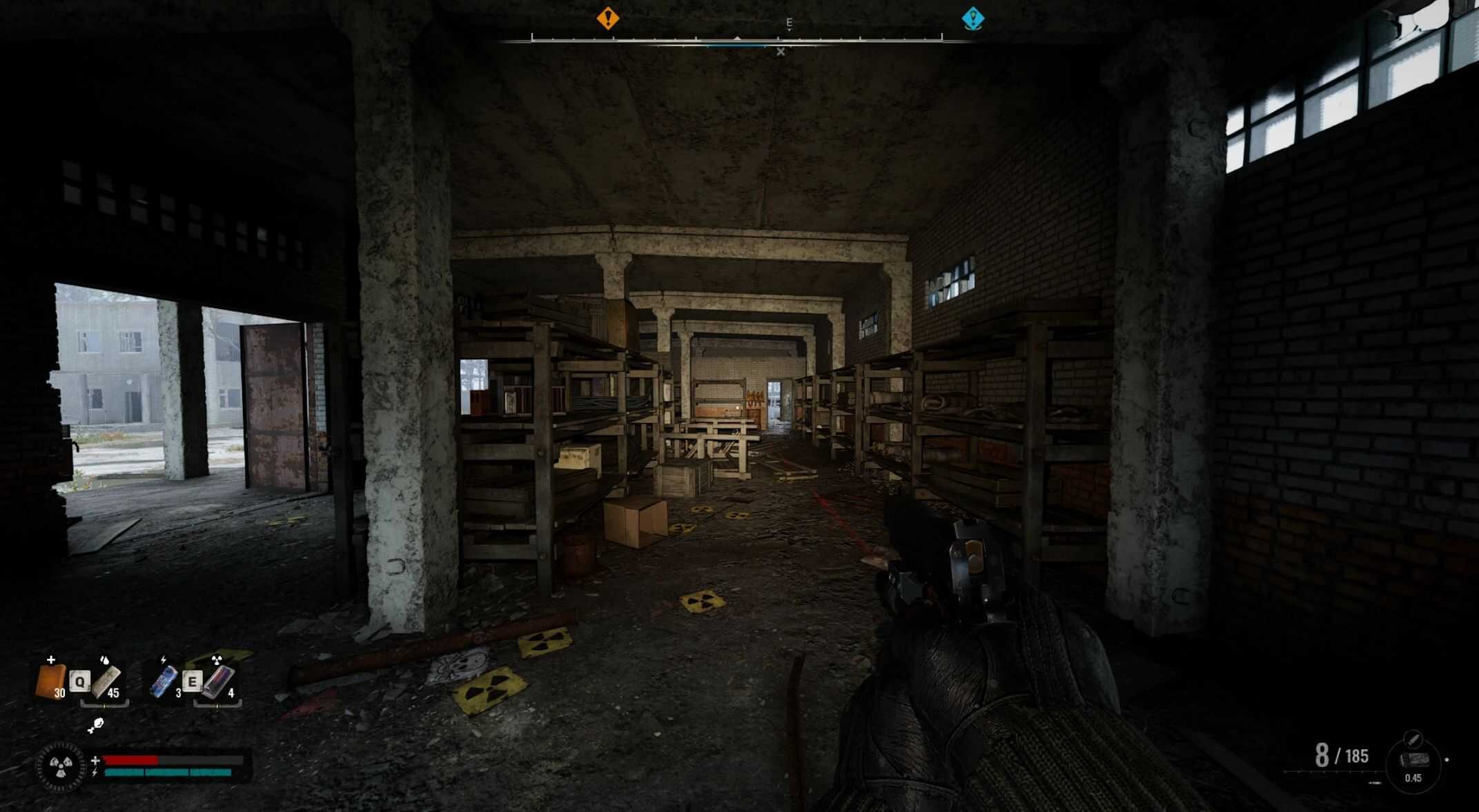Click the radiation trefoil gauge icon

click(62, 765)
